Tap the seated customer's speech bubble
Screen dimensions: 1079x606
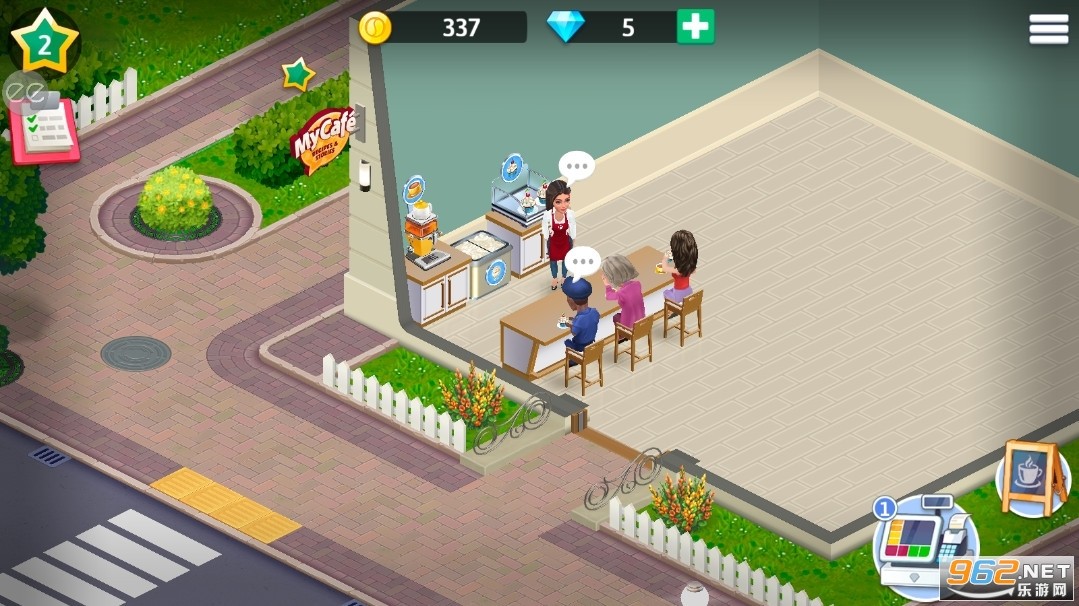coord(581,261)
